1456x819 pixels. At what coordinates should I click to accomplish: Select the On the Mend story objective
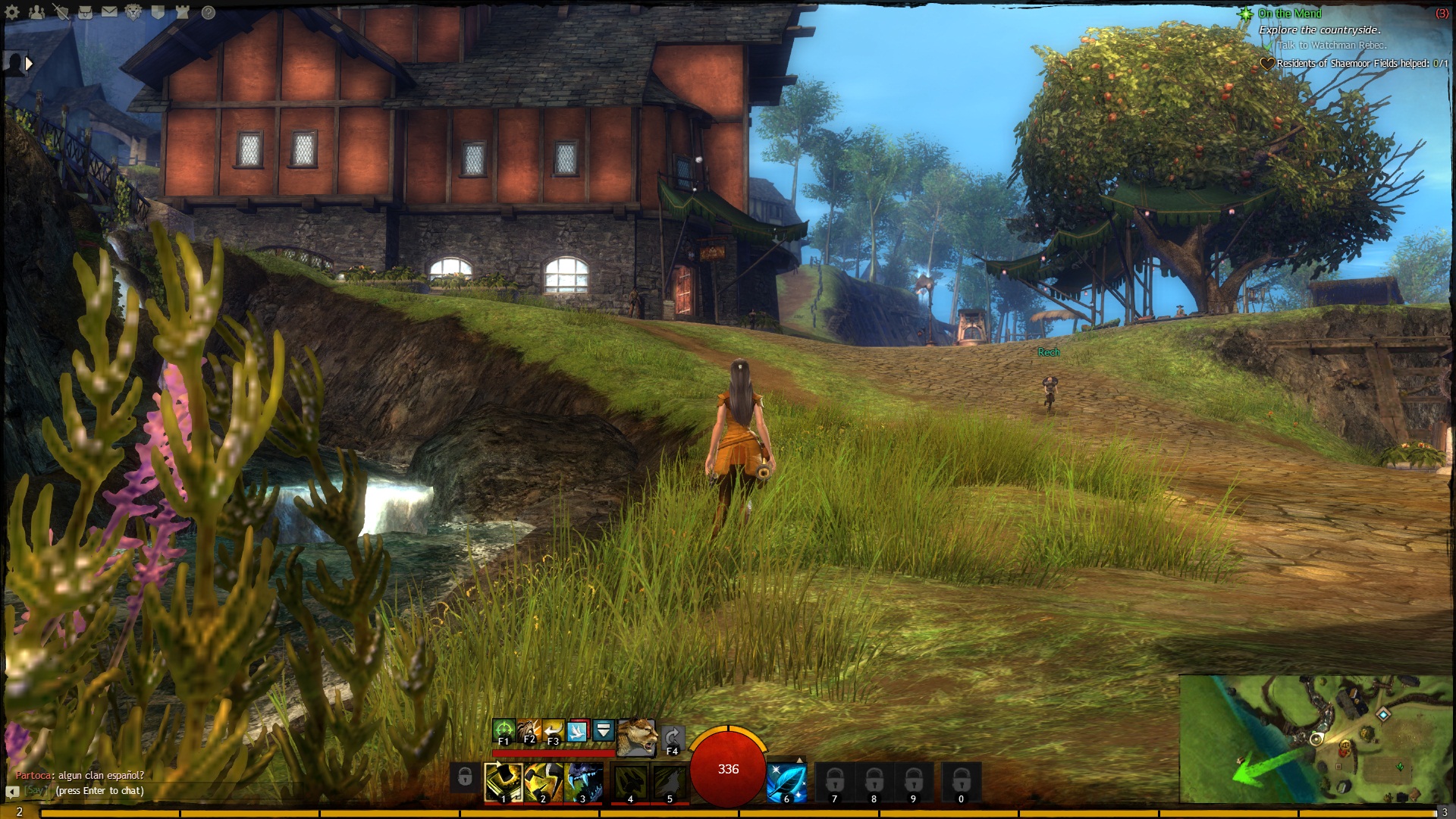pos(1289,14)
